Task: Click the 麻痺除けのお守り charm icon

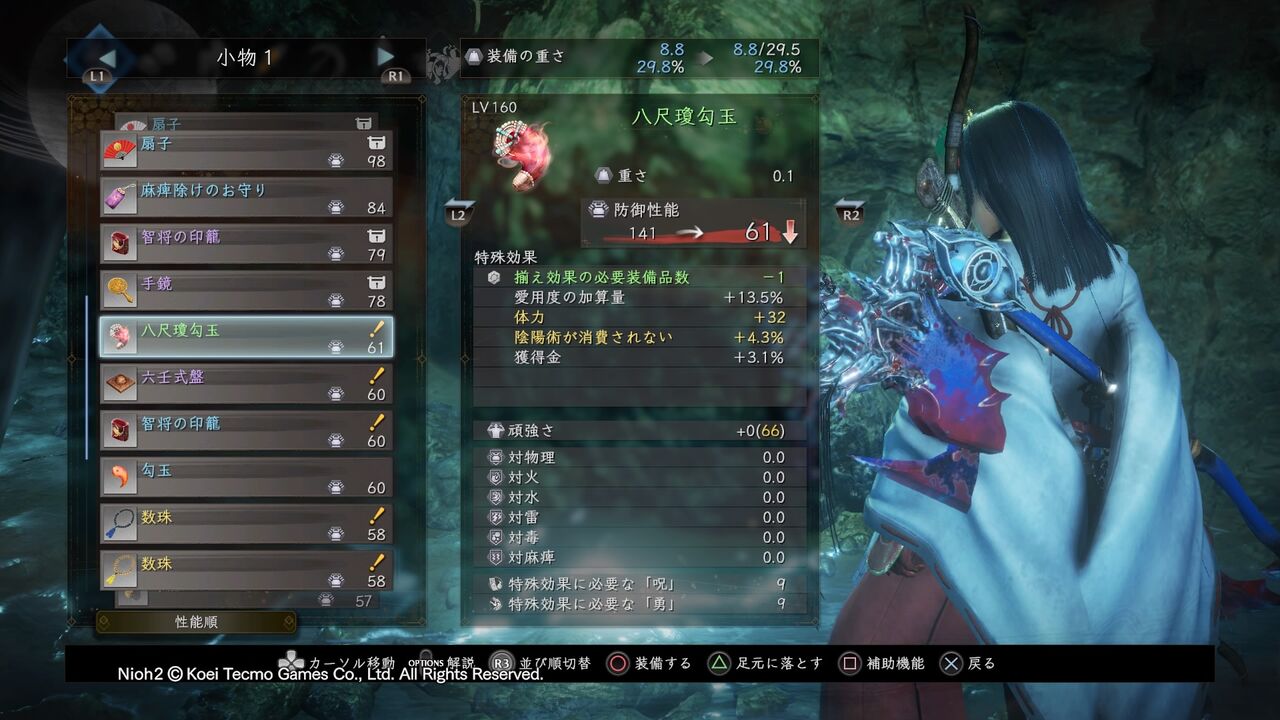Action: coord(120,194)
